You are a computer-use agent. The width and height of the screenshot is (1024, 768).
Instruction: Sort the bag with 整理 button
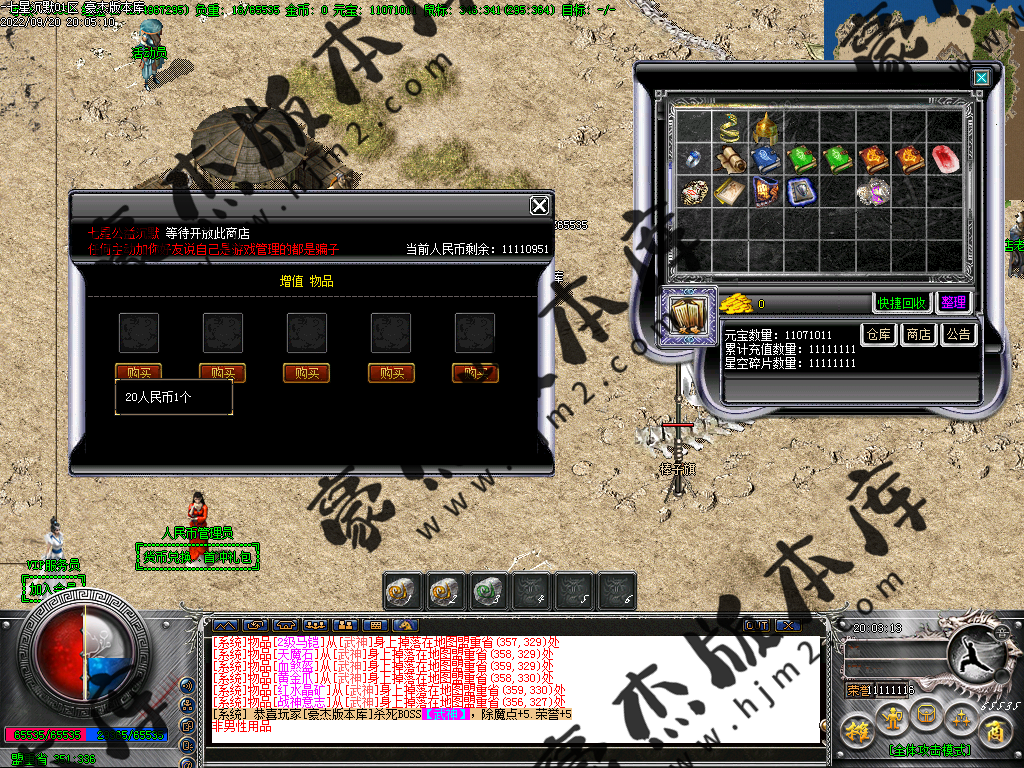pos(953,303)
